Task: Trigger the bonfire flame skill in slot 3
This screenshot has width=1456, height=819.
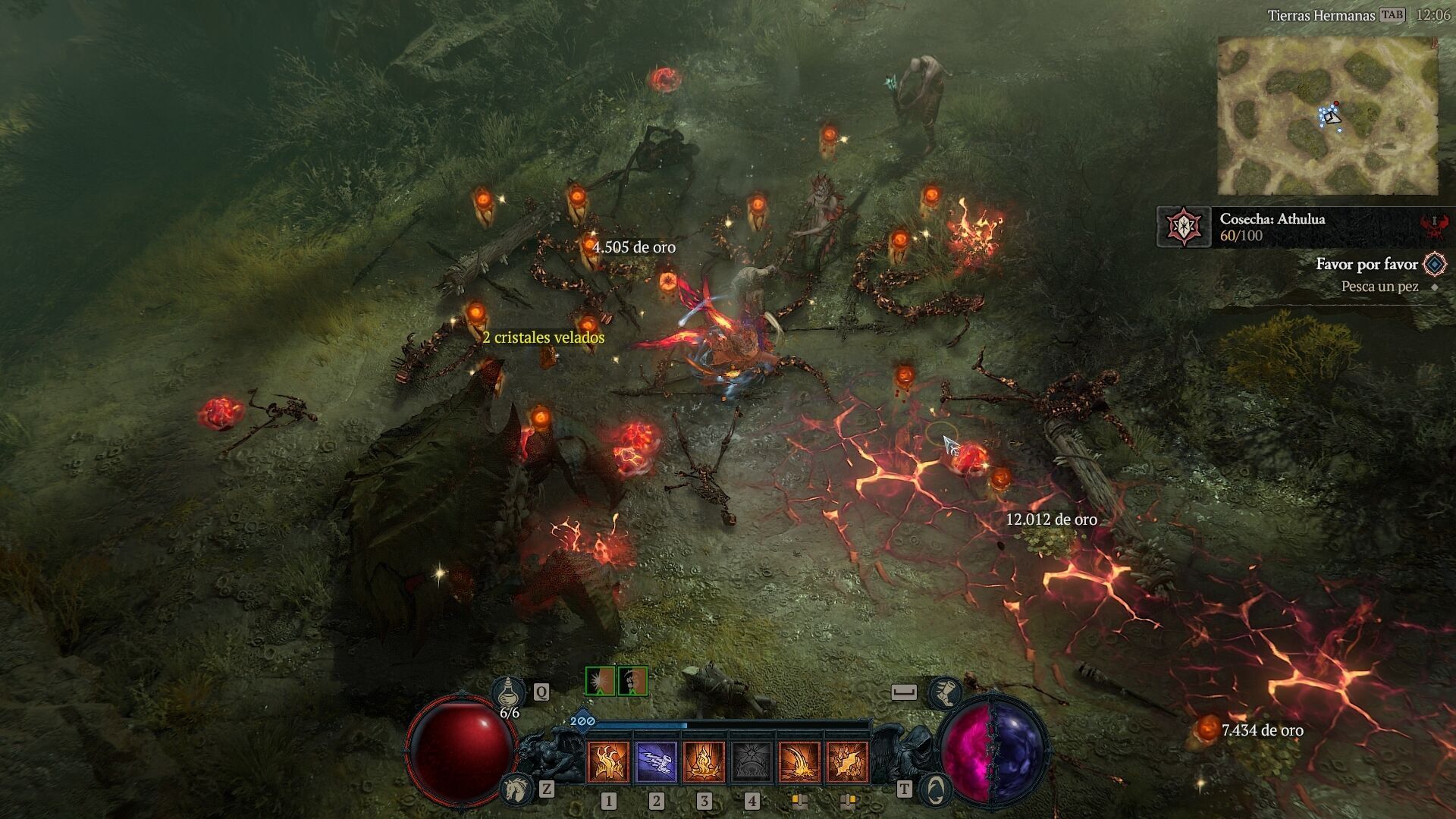Action: pyautogui.click(x=704, y=762)
